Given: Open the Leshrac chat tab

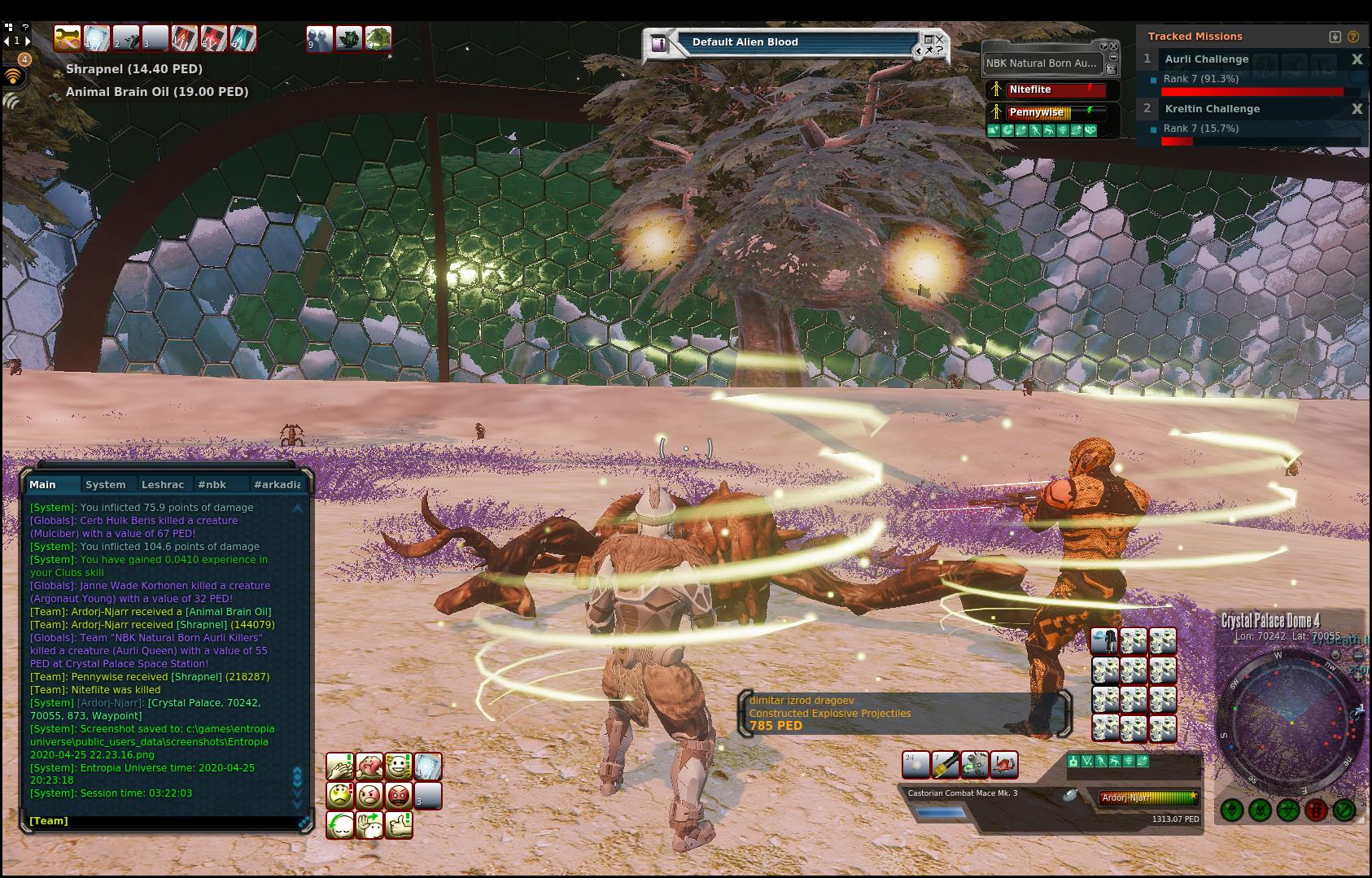Looking at the screenshot, I should (163, 484).
